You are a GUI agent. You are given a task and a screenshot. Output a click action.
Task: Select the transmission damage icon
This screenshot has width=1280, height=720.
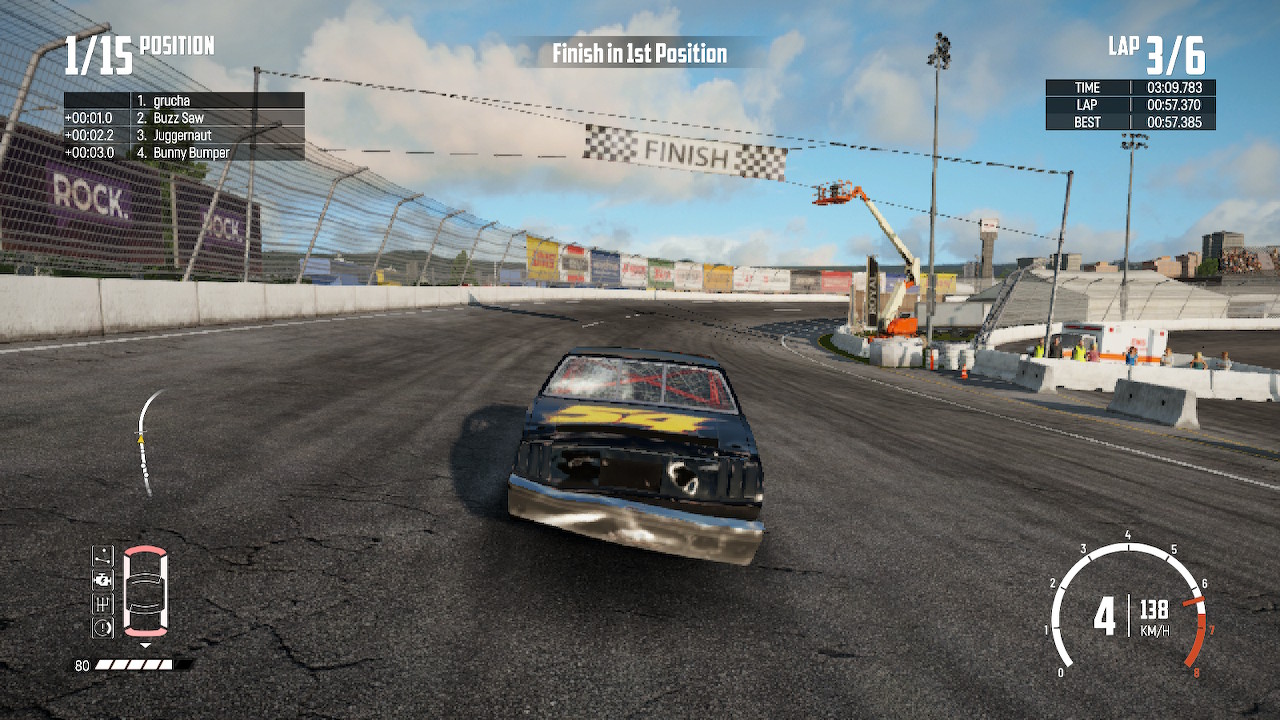point(102,604)
